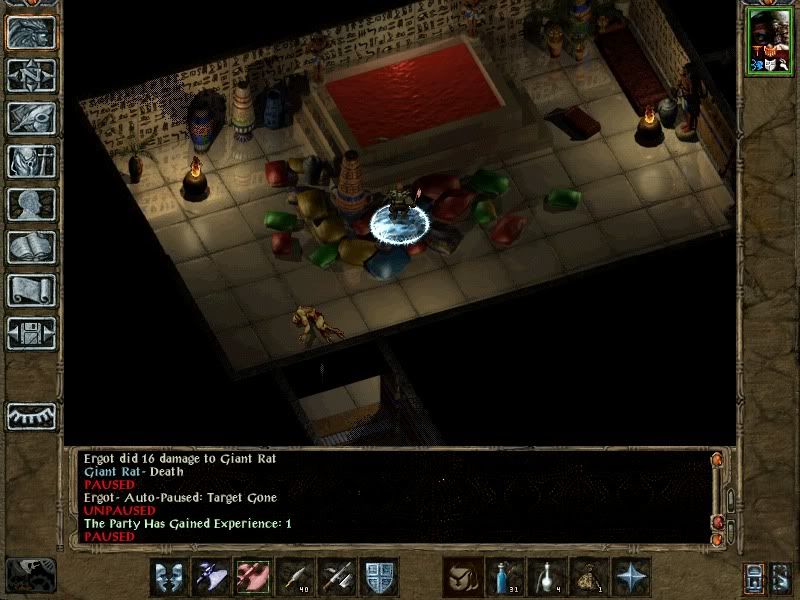Use the white flask quick item

547,577
